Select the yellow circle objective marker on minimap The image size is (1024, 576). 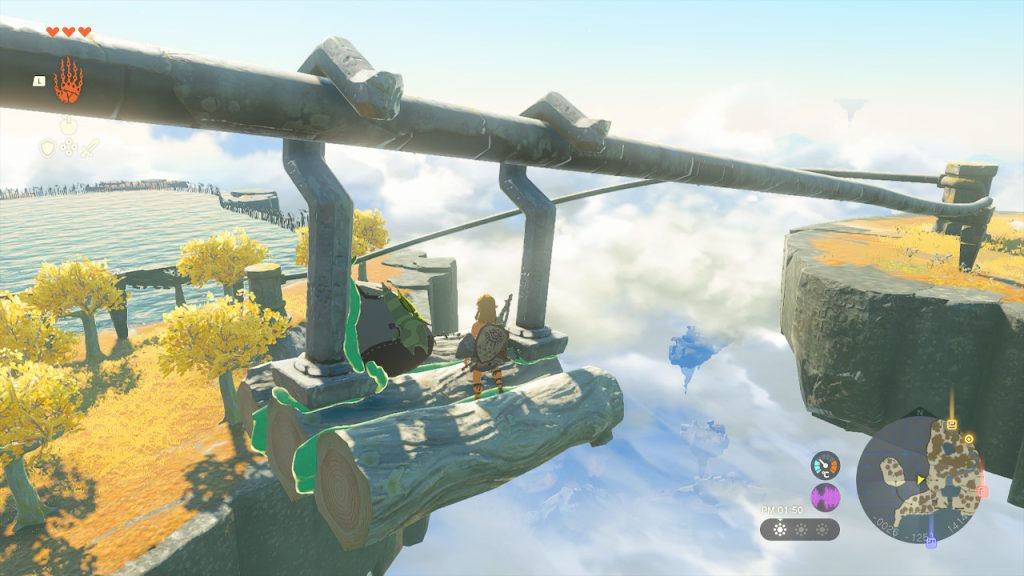tap(969, 438)
